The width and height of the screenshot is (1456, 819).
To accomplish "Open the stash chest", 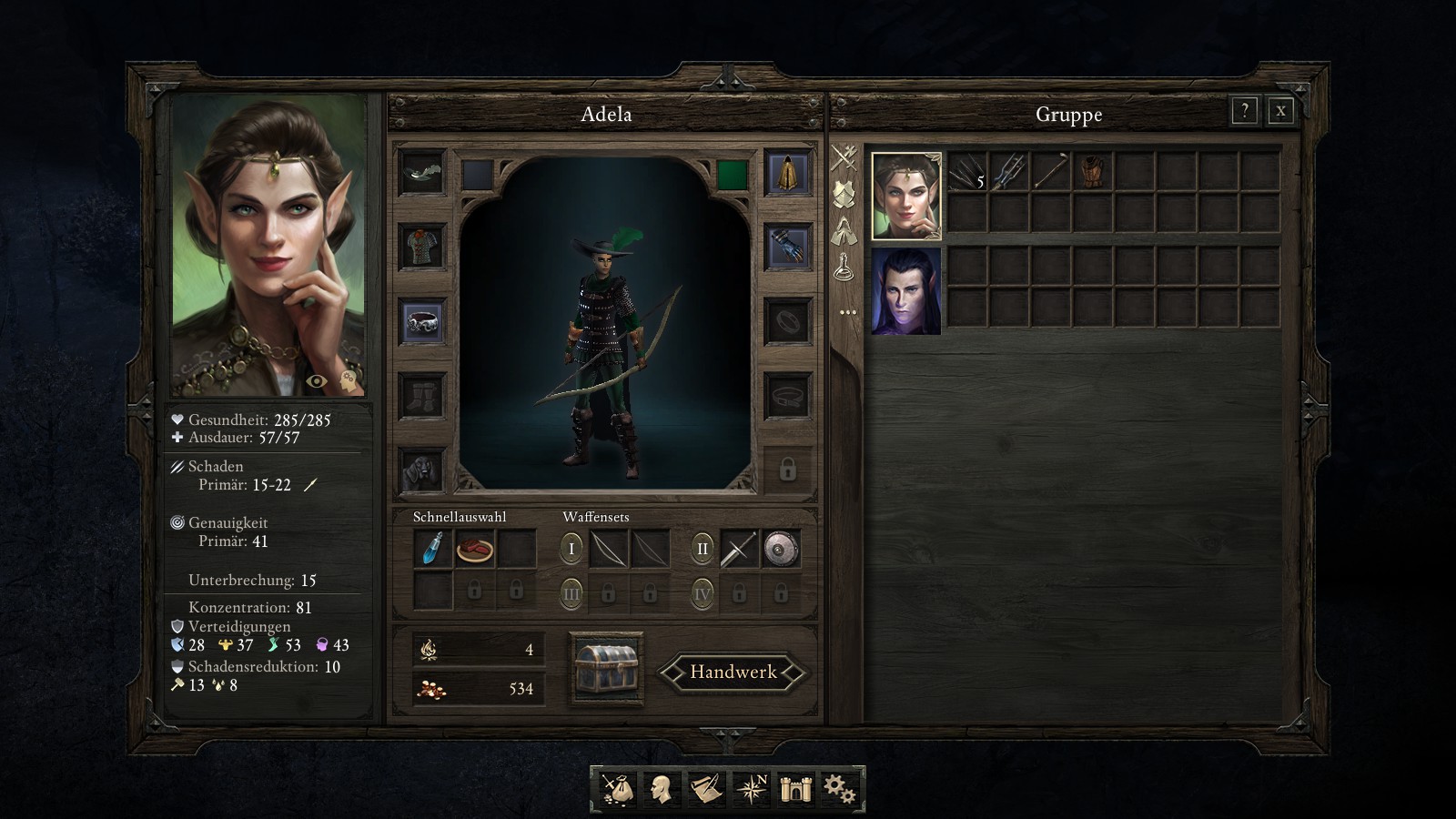I will pos(606,669).
